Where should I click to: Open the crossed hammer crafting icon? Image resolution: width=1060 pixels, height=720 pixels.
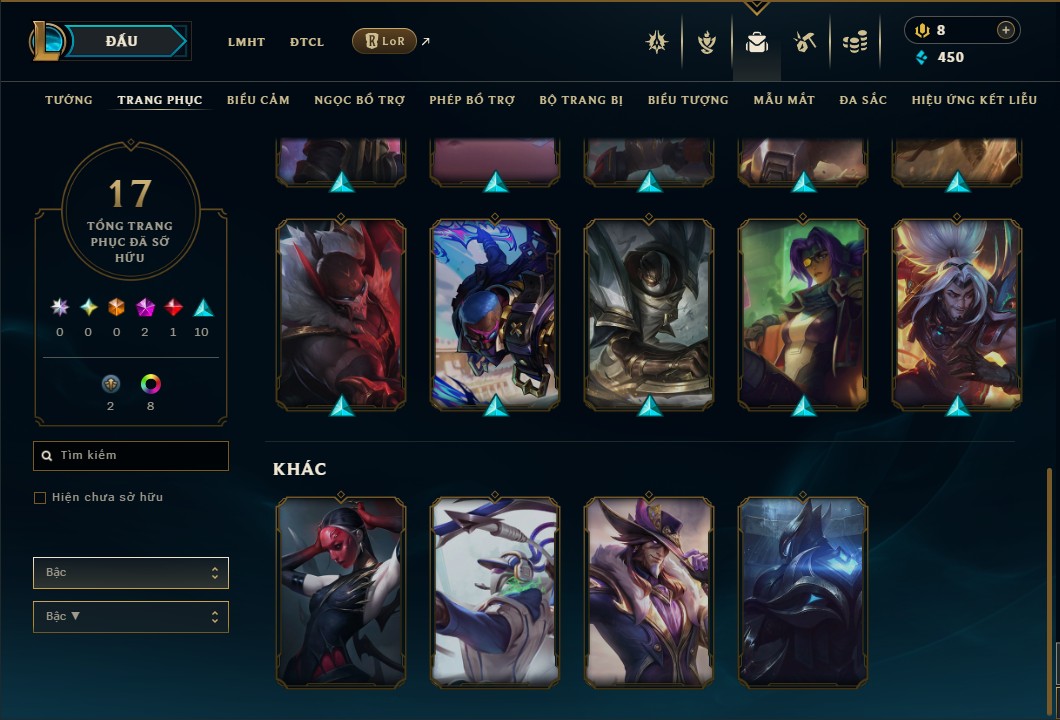click(x=805, y=42)
